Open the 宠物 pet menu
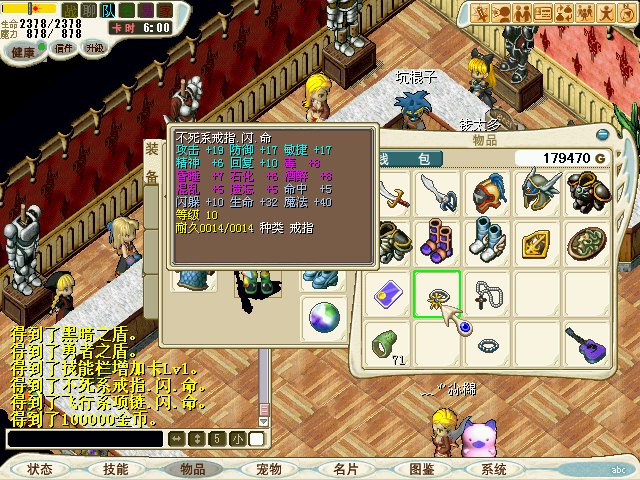 269,469
